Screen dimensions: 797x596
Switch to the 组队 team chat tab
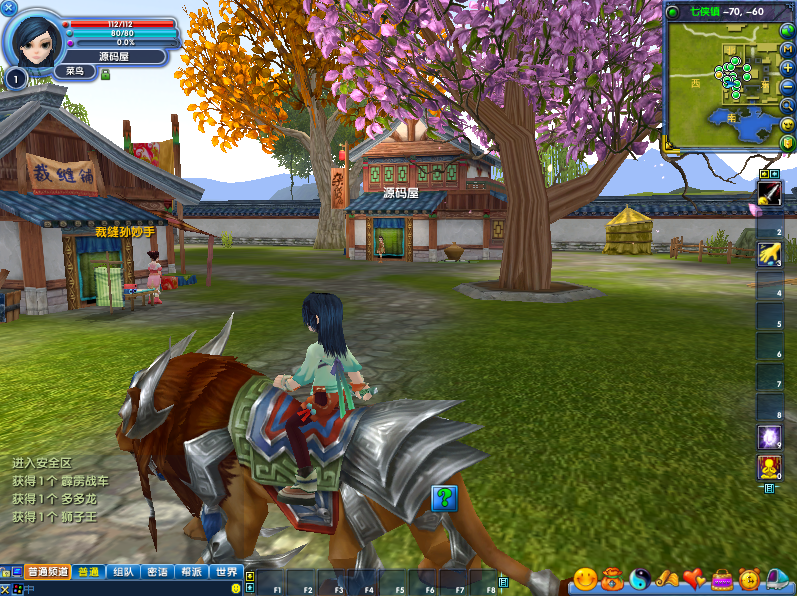(123, 572)
